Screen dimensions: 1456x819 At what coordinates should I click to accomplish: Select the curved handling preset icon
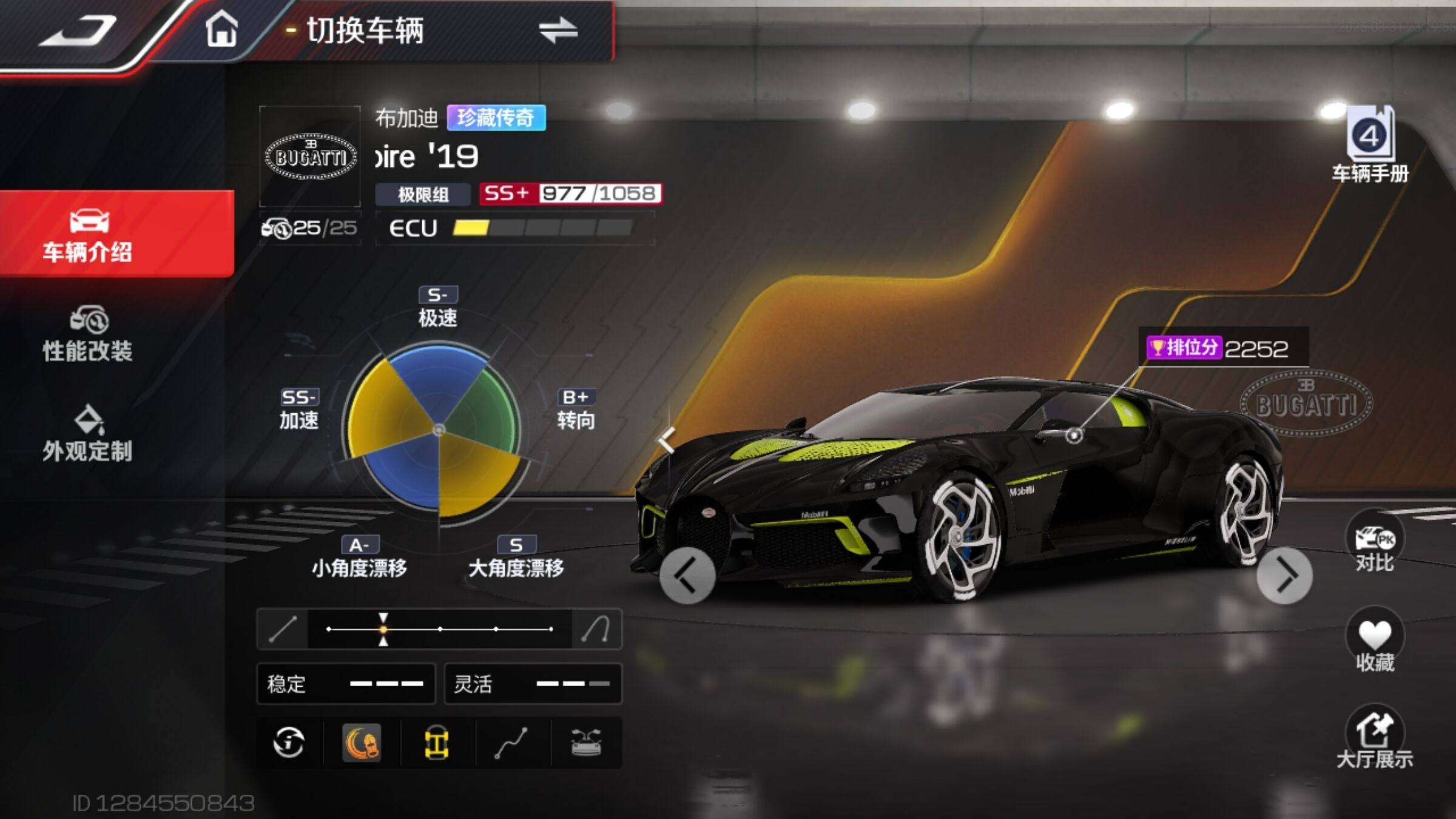(x=596, y=629)
